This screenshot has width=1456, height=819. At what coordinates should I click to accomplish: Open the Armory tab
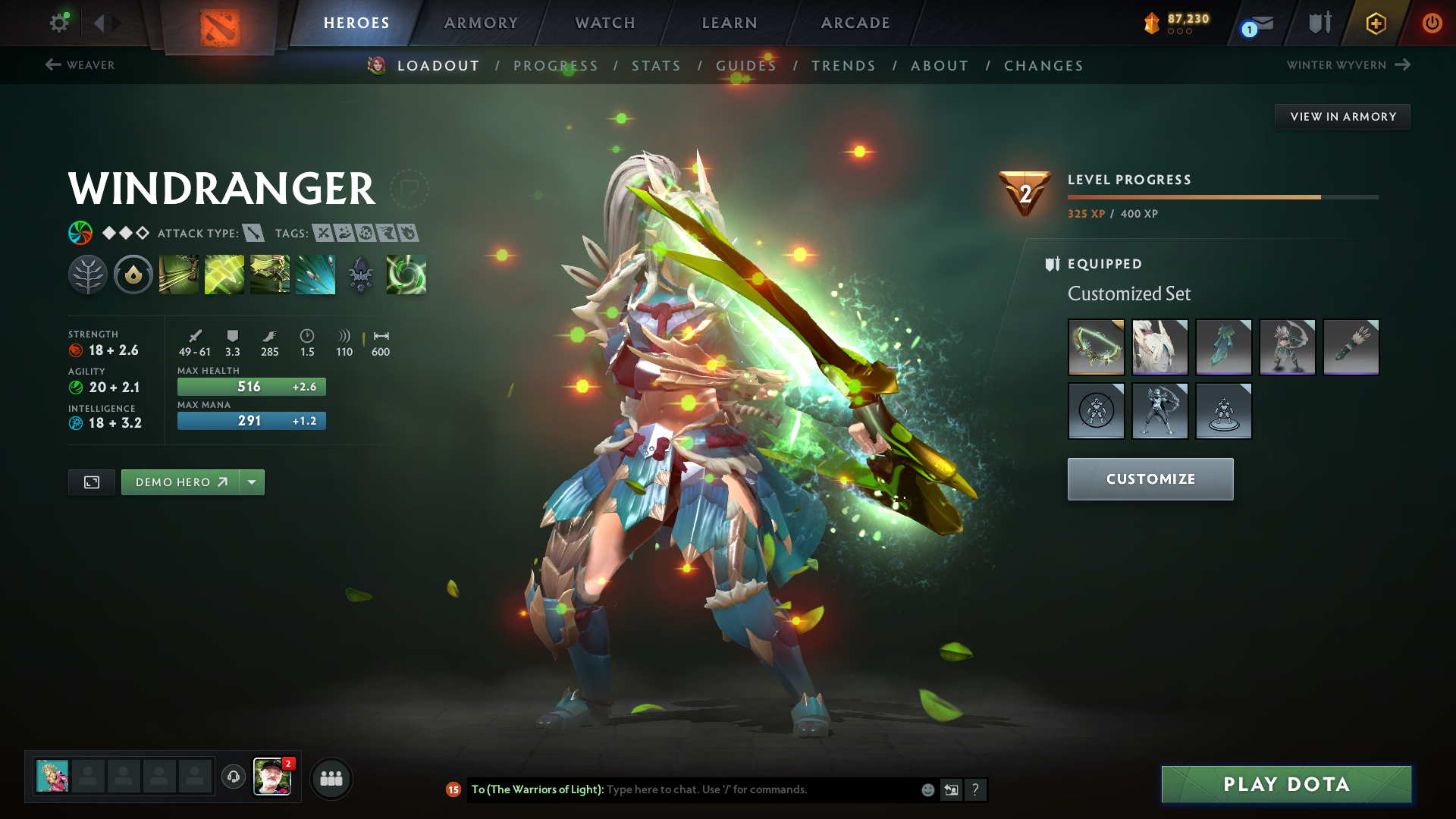[x=481, y=23]
